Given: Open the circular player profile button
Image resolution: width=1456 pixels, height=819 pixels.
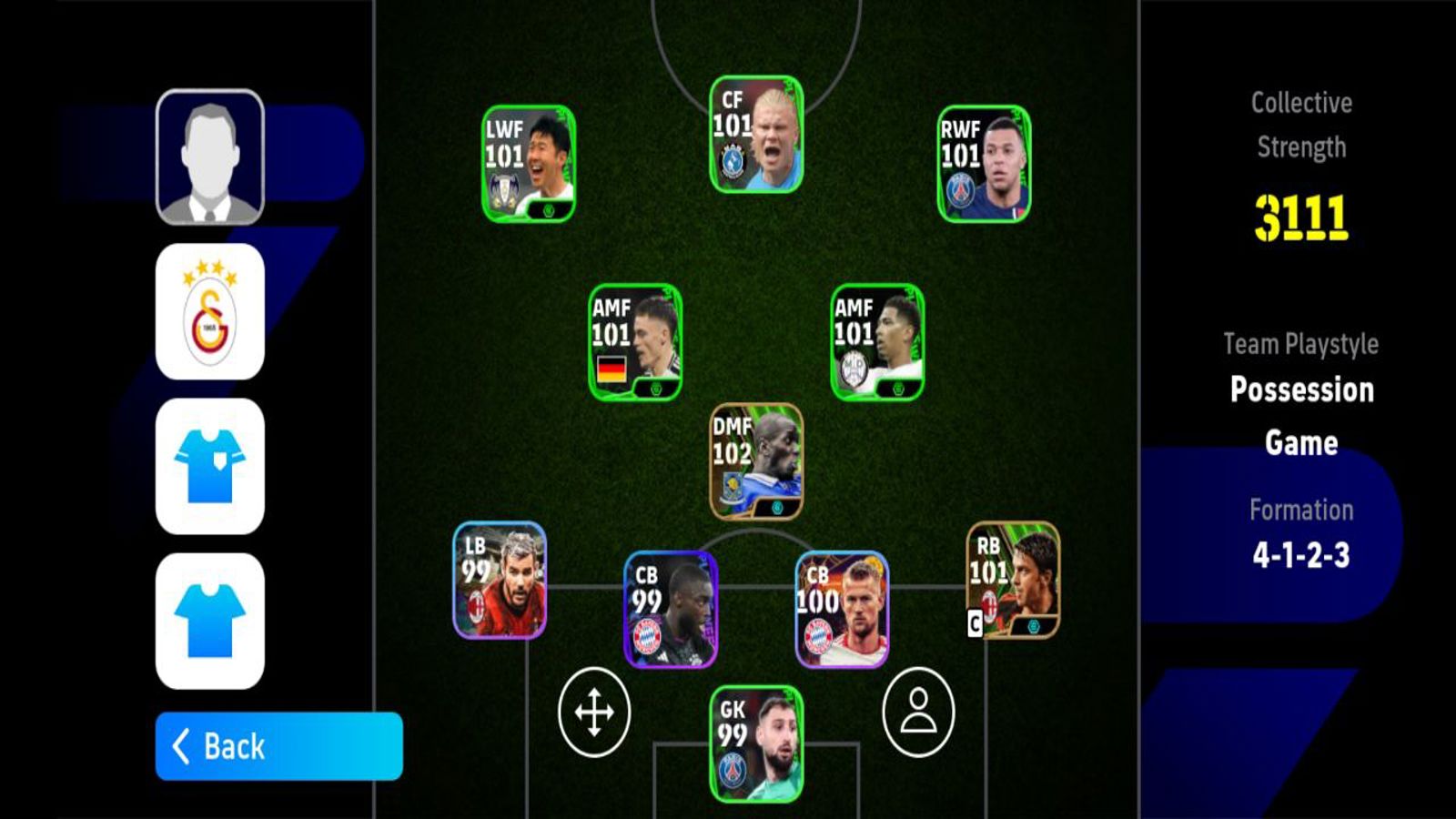Looking at the screenshot, I should [x=918, y=713].
